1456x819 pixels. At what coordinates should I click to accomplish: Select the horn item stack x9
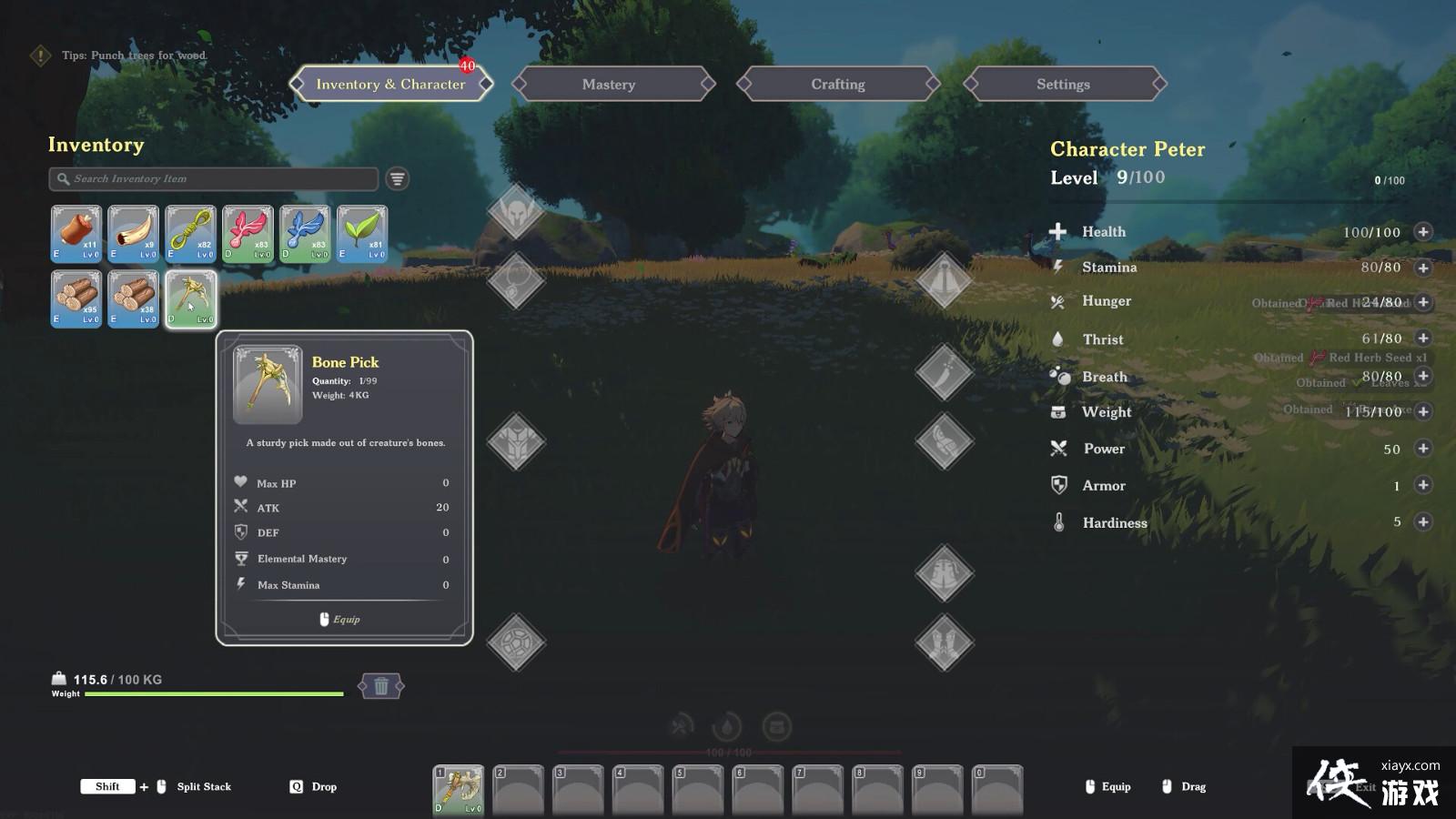tap(133, 234)
